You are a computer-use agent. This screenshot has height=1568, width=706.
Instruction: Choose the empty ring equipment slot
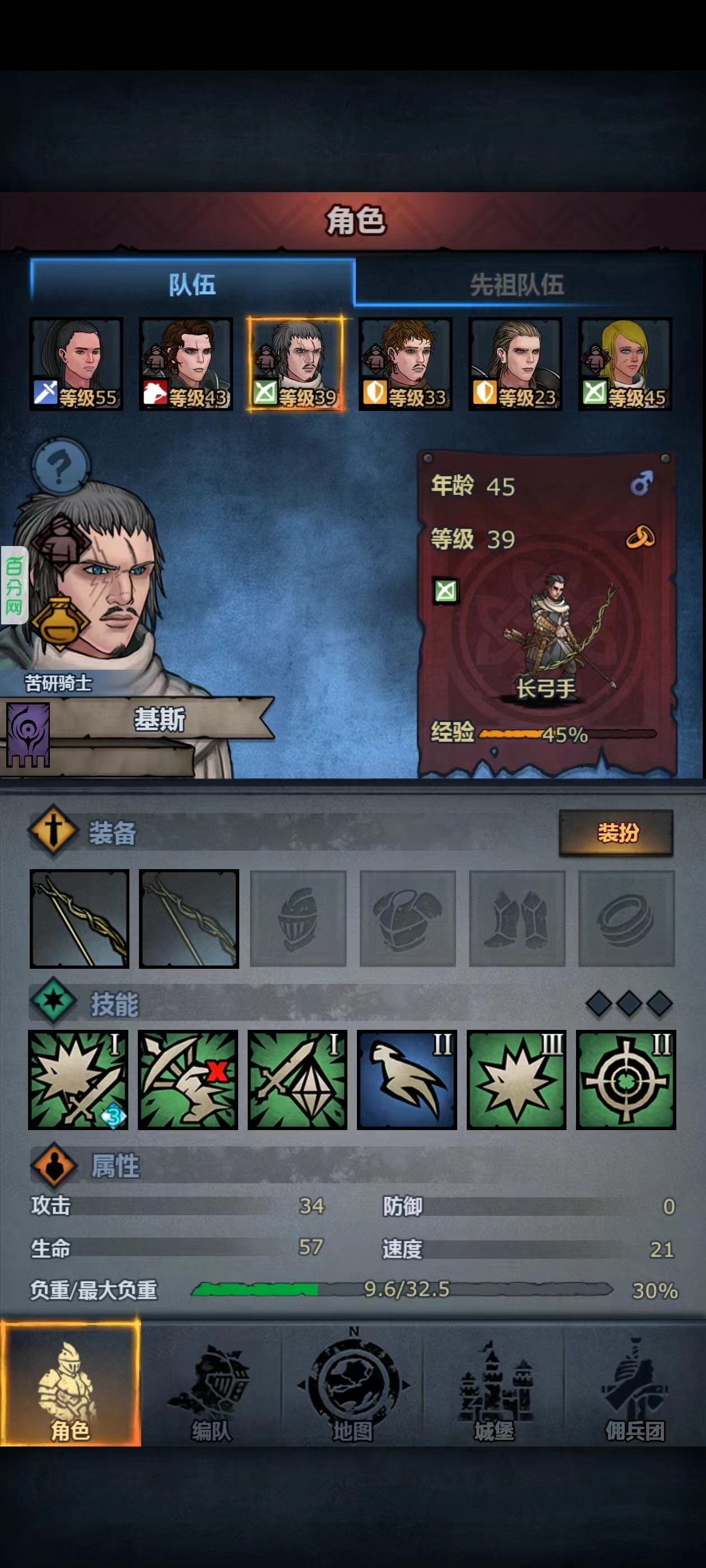626,918
